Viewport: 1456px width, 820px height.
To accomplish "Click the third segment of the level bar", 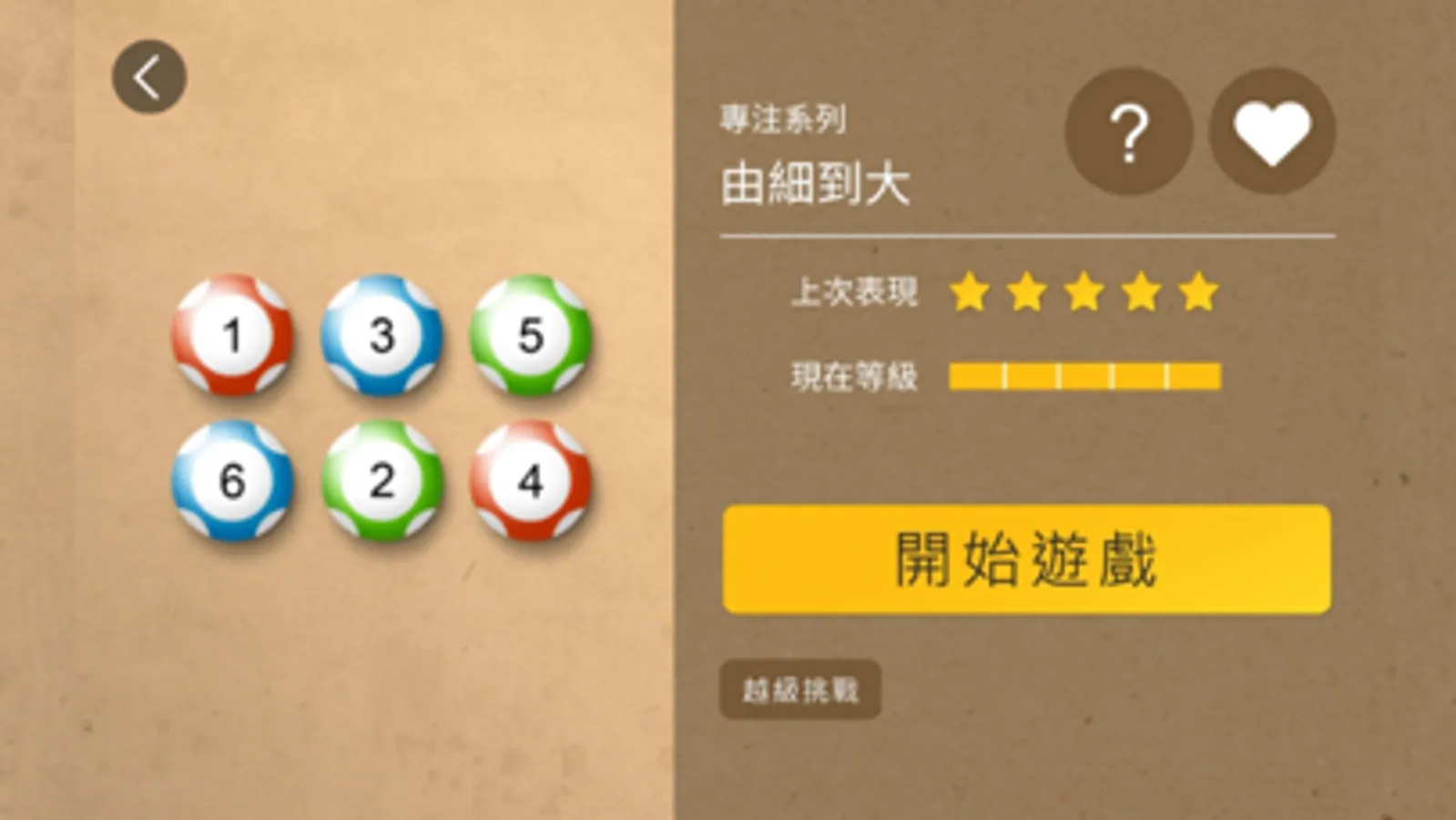I will click(x=1084, y=374).
